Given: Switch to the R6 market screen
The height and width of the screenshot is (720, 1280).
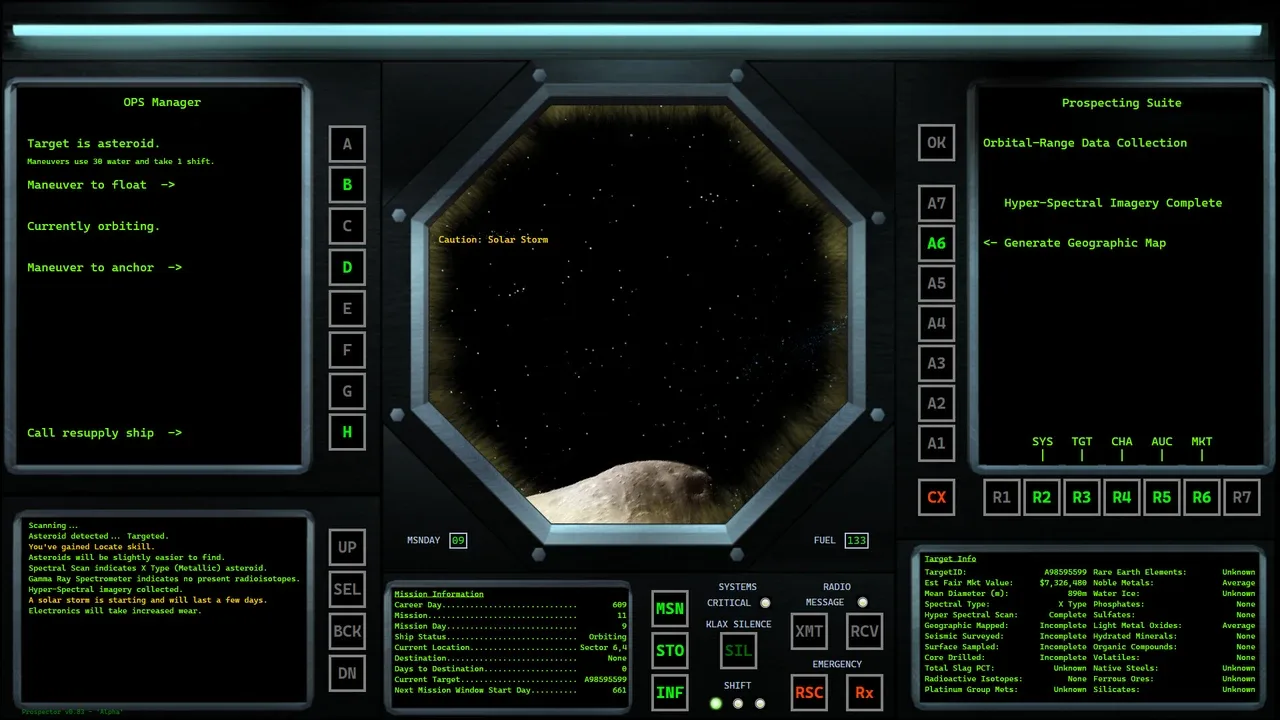Looking at the screenshot, I should coord(1202,497).
